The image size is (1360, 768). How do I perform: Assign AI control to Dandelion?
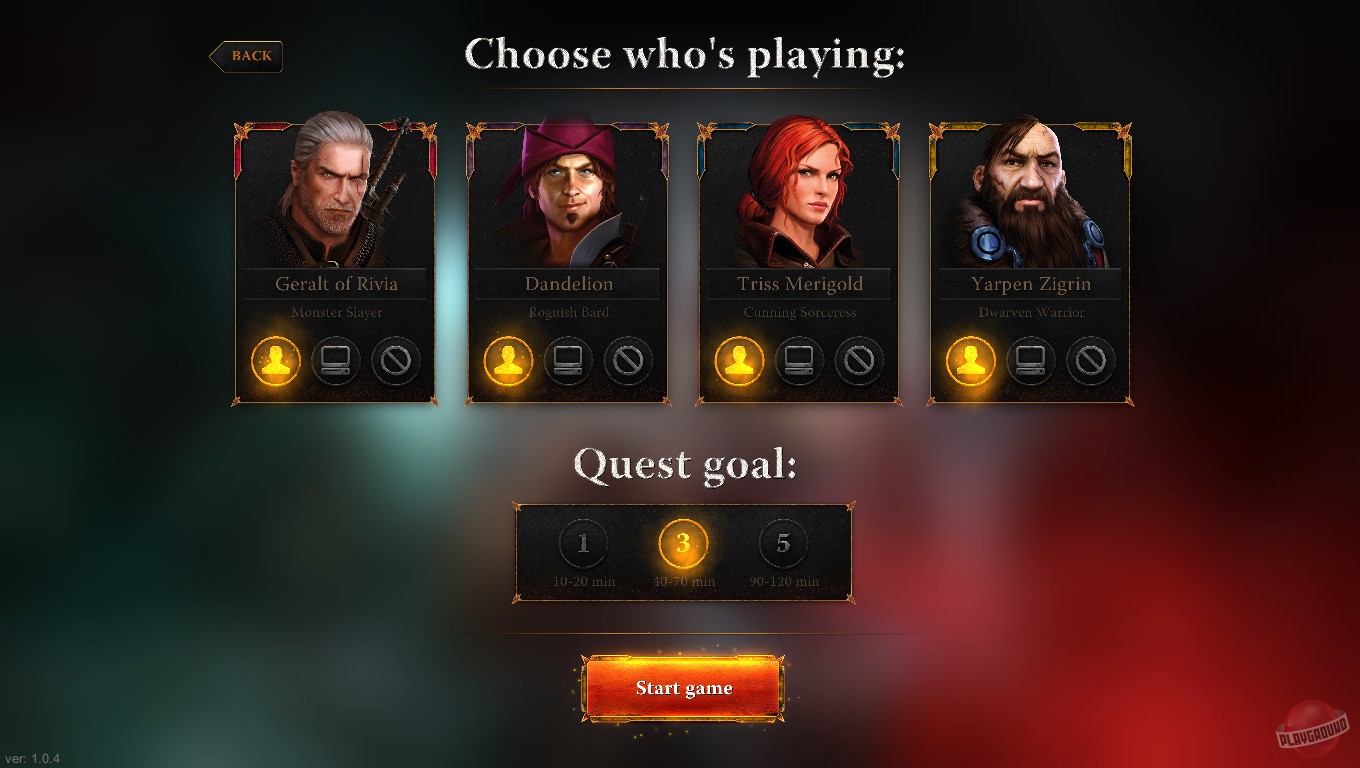[x=568, y=362]
